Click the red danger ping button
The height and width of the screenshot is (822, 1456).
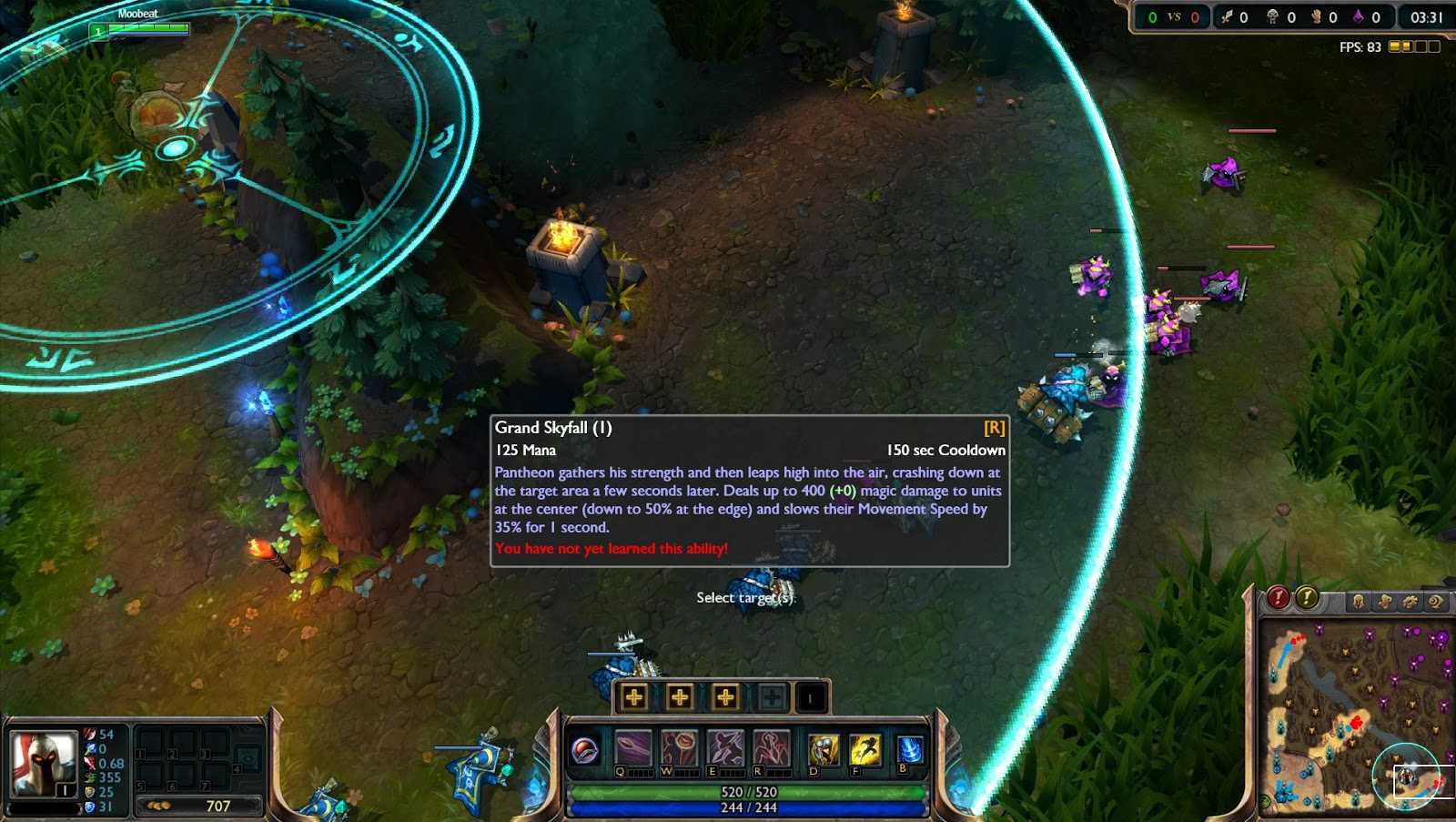click(1279, 598)
